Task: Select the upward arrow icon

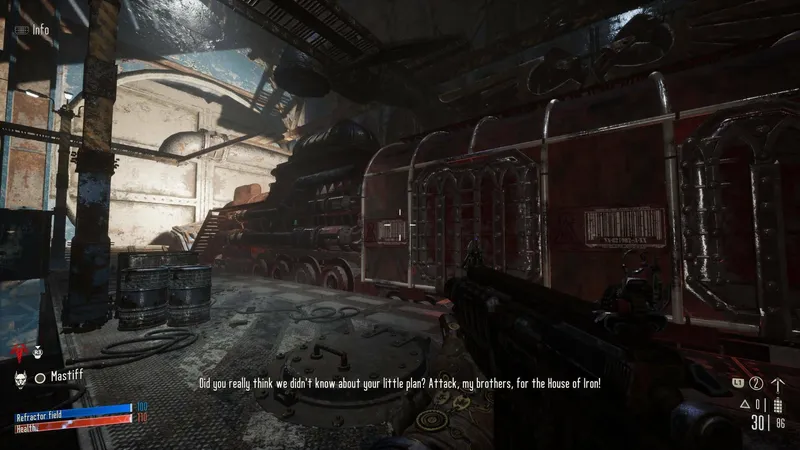Action: click(x=778, y=384)
